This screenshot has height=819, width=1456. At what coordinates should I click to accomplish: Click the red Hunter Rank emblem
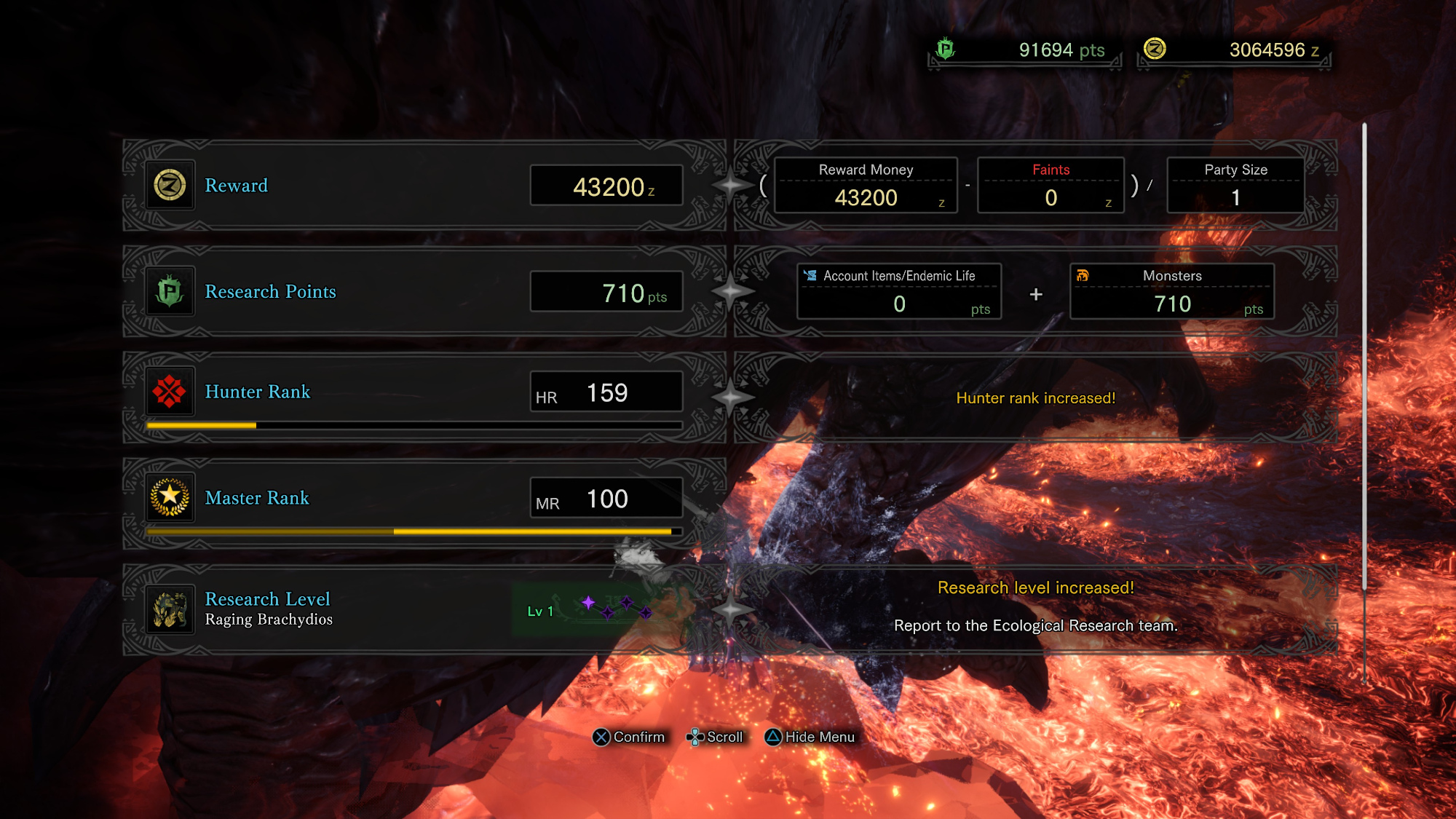pos(170,392)
